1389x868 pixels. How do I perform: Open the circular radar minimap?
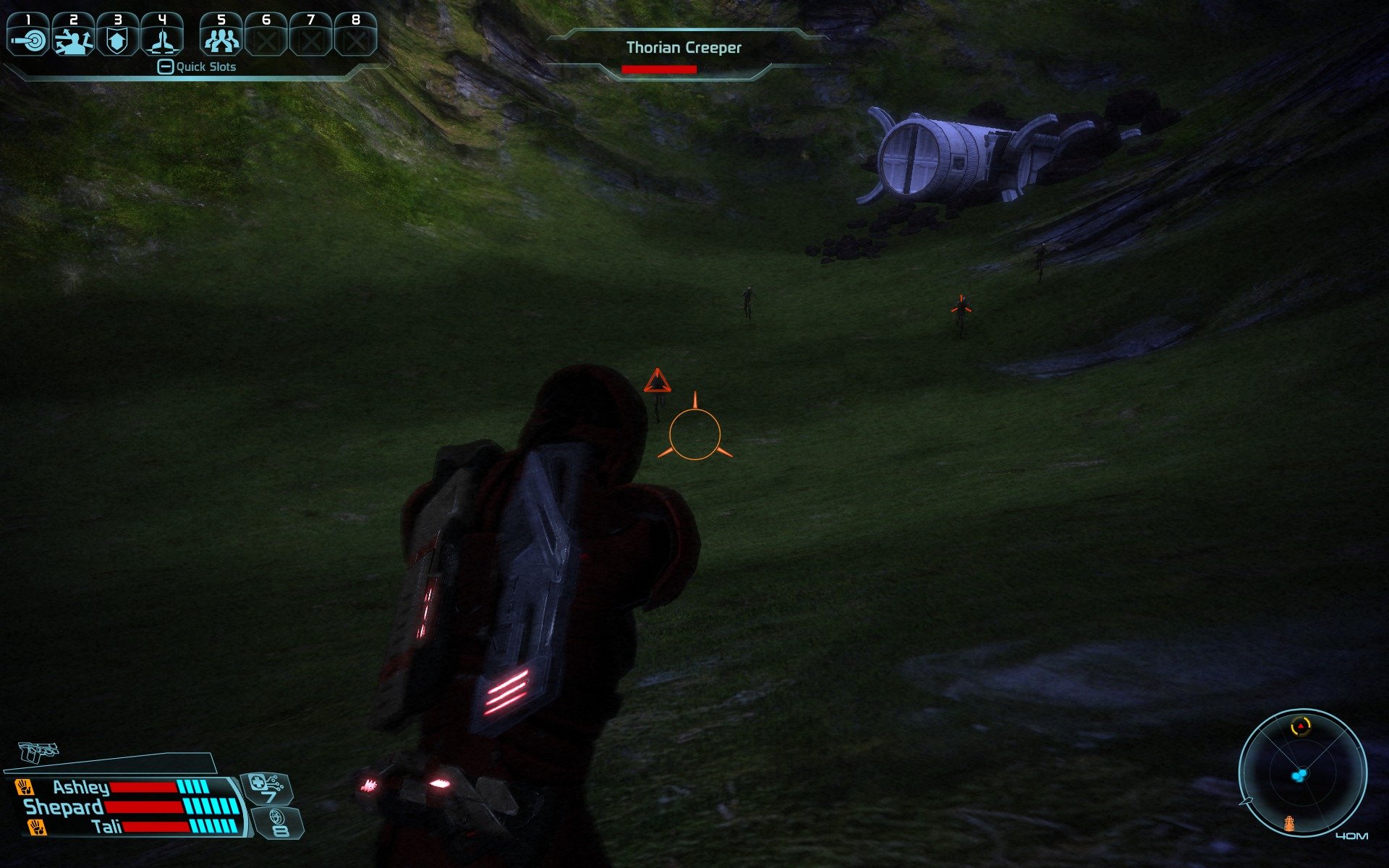tap(1302, 773)
